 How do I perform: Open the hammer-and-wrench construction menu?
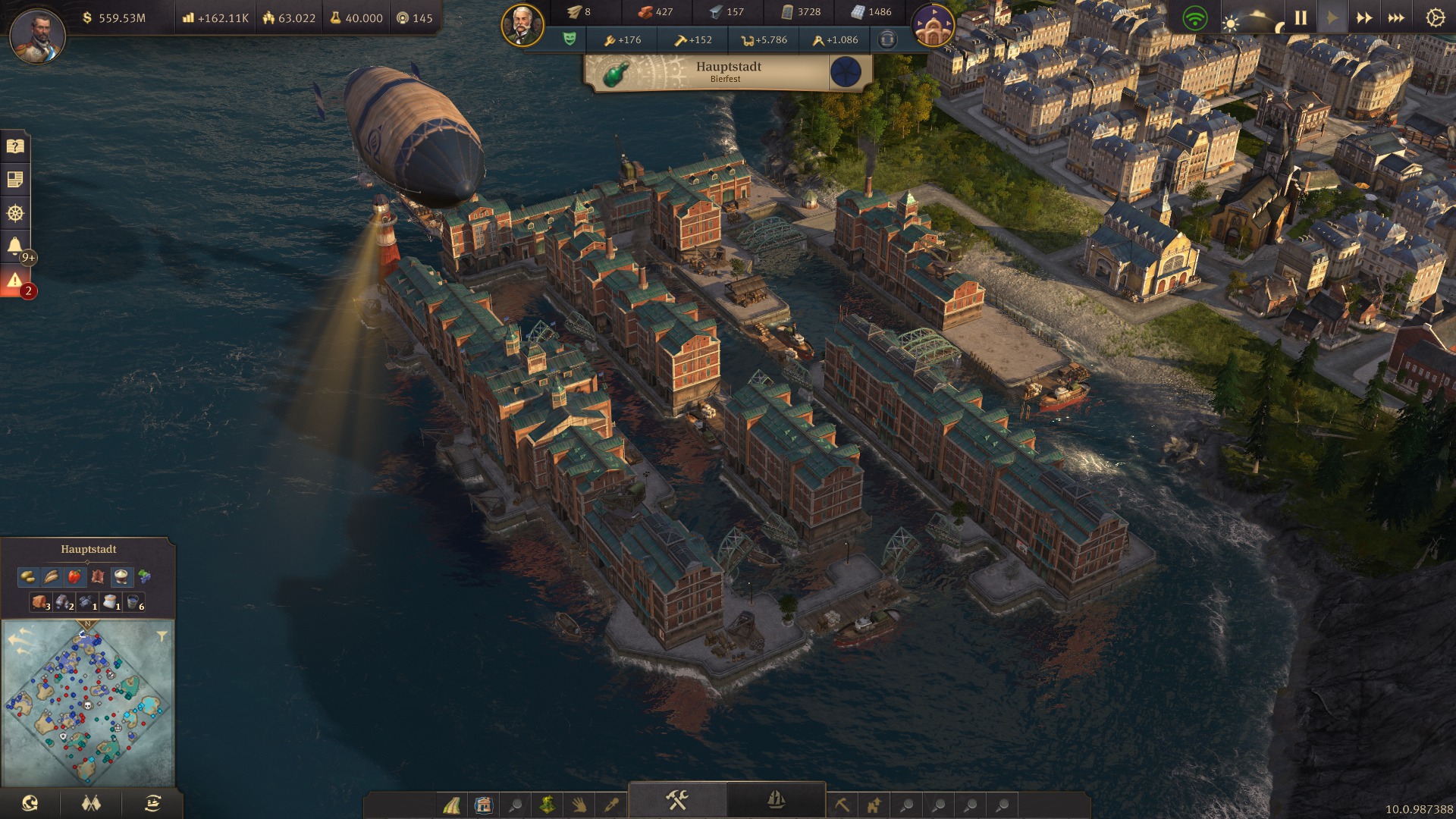pyautogui.click(x=677, y=800)
